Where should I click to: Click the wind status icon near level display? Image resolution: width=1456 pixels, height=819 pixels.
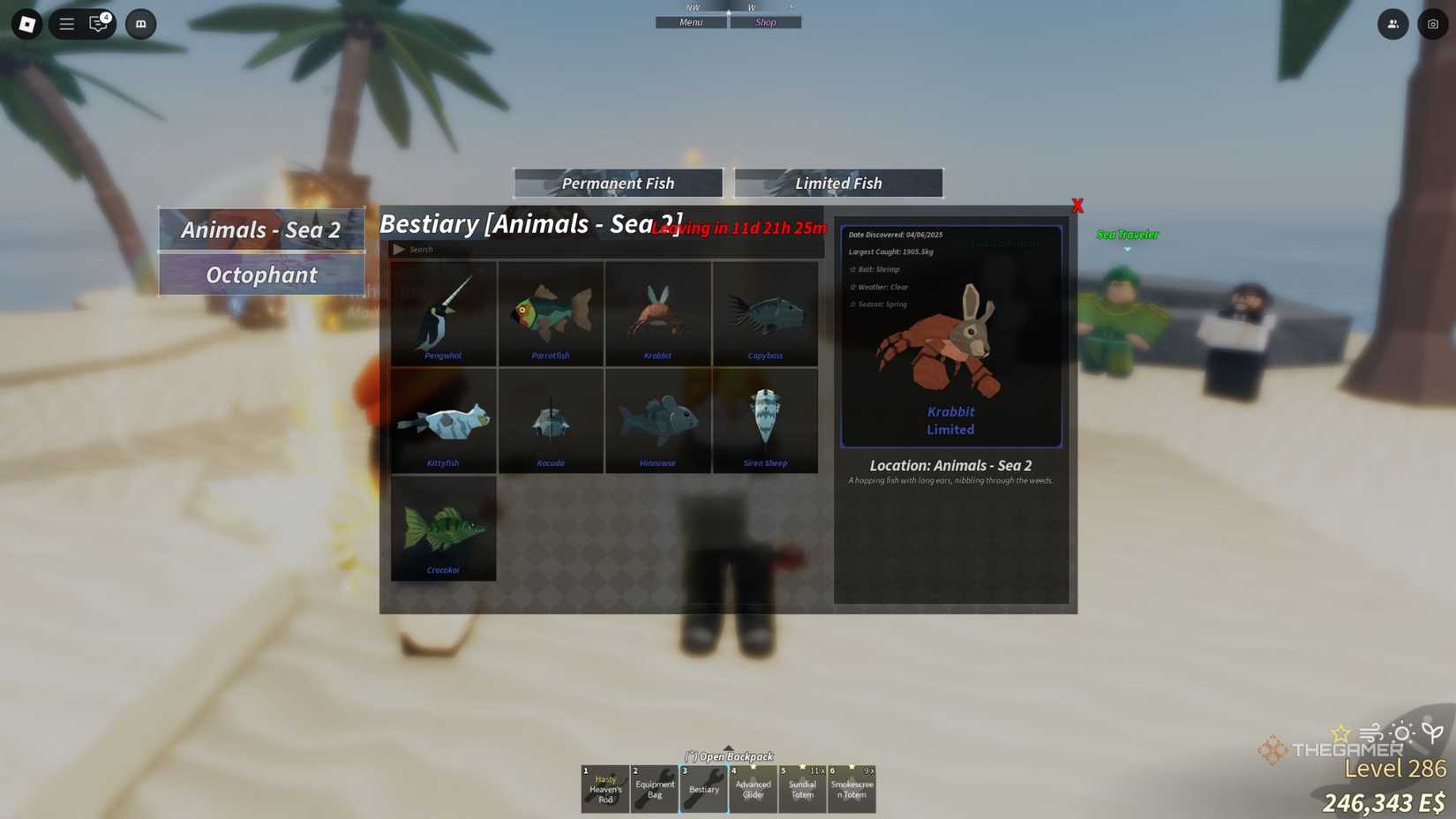[1371, 733]
